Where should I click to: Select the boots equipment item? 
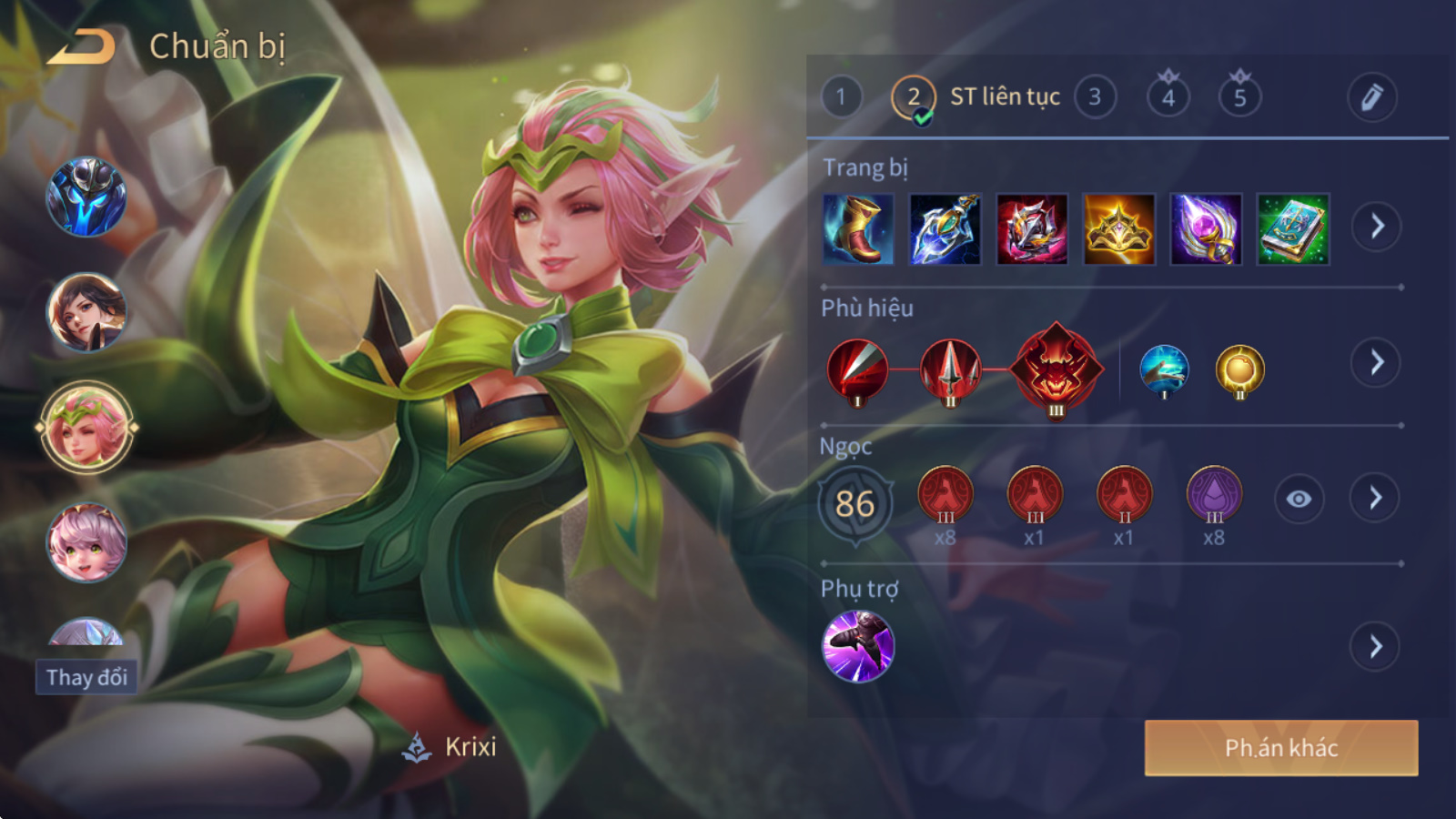pos(857,229)
